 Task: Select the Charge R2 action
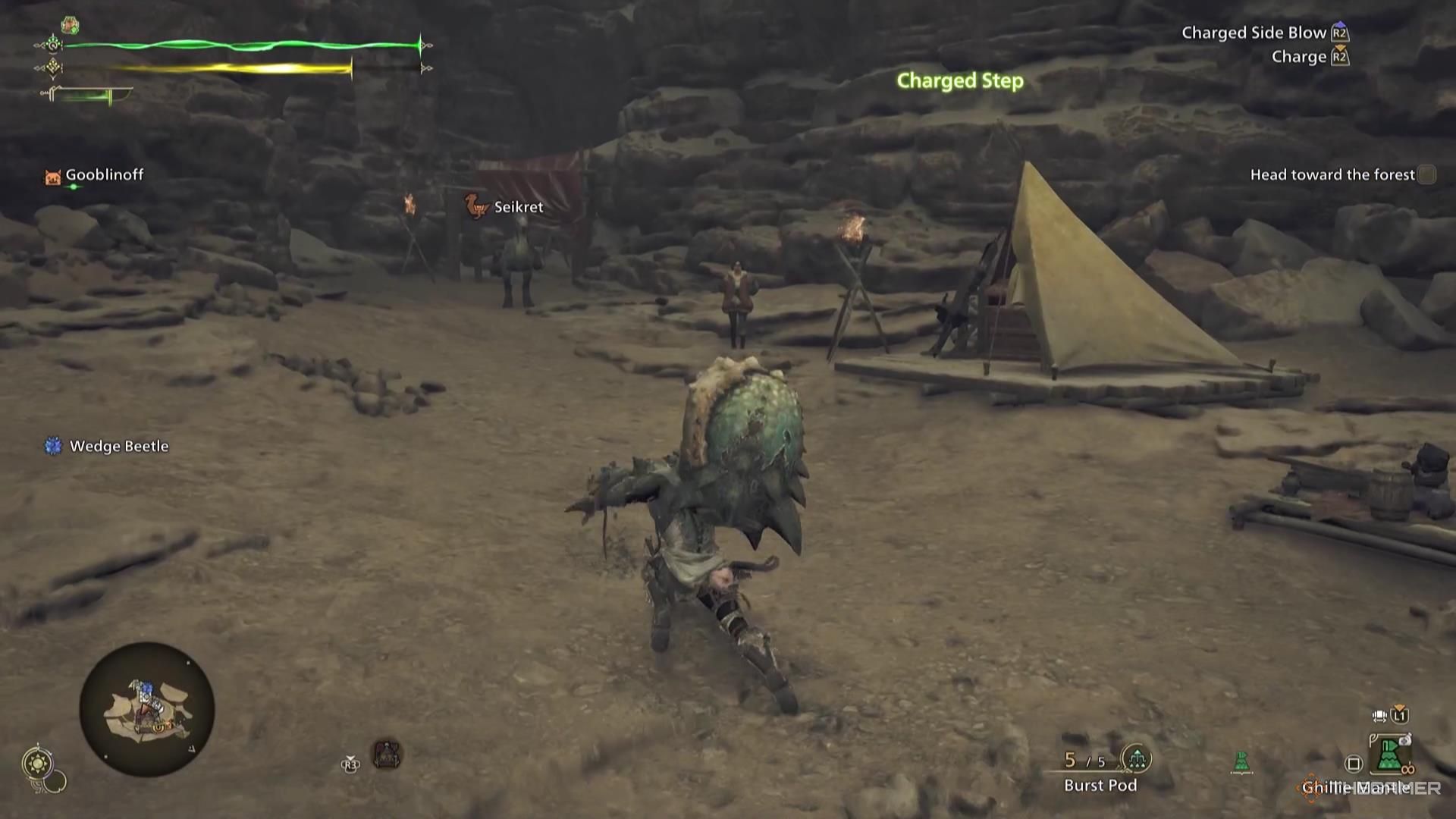[1301, 56]
